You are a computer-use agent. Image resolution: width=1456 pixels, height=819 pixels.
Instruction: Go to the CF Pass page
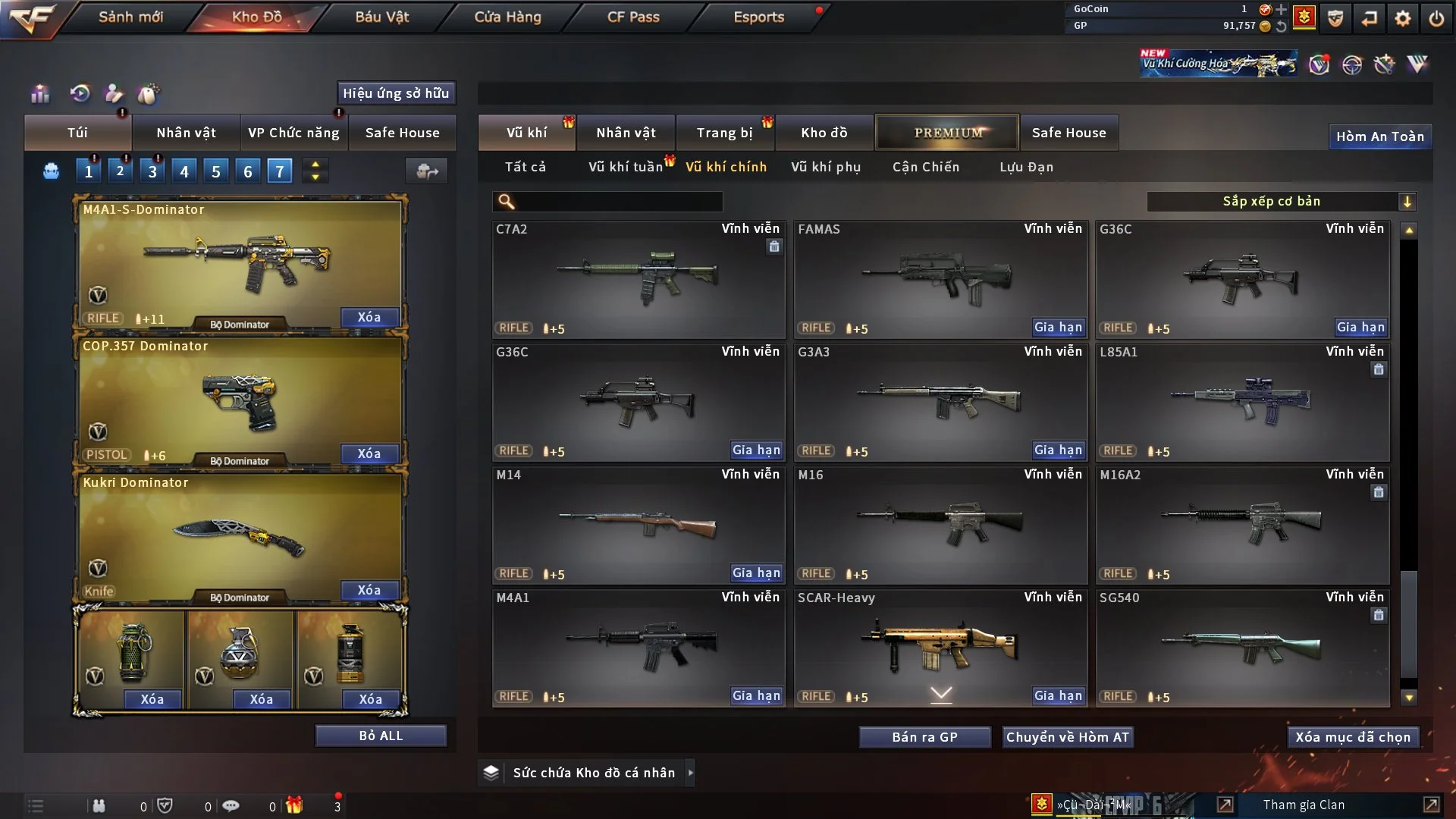(633, 17)
